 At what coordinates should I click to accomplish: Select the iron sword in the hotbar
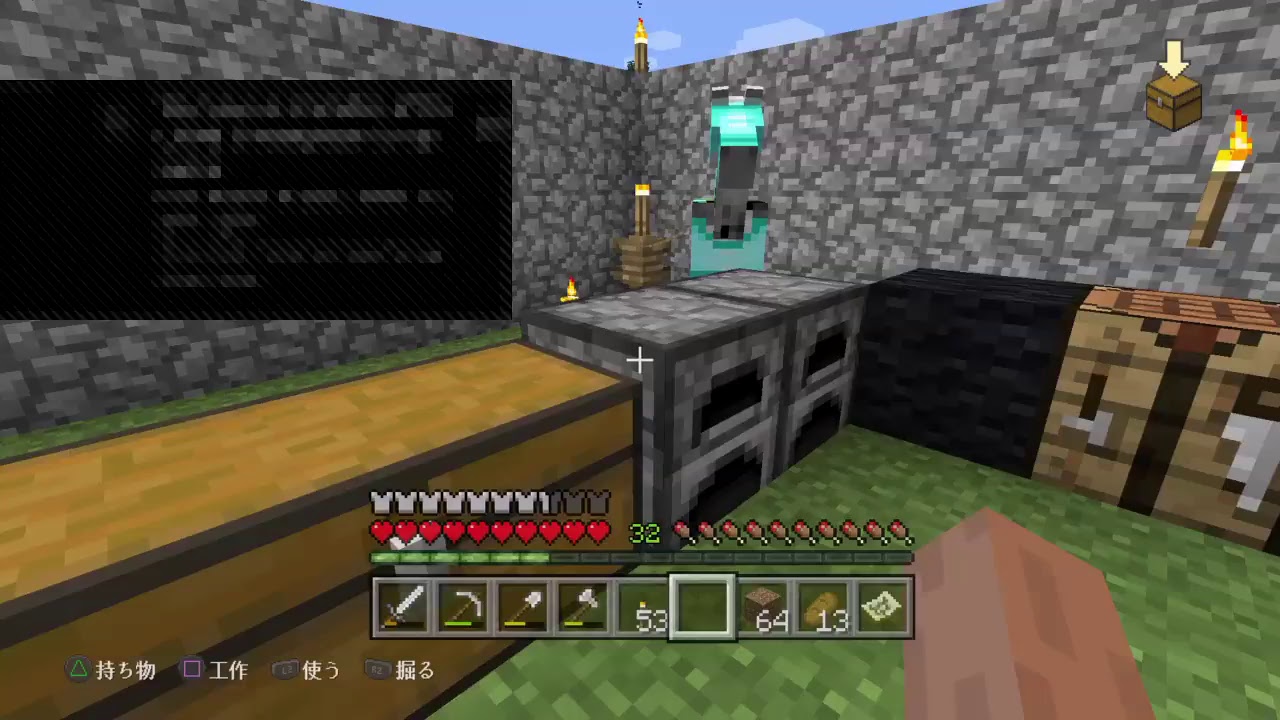click(x=403, y=604)
